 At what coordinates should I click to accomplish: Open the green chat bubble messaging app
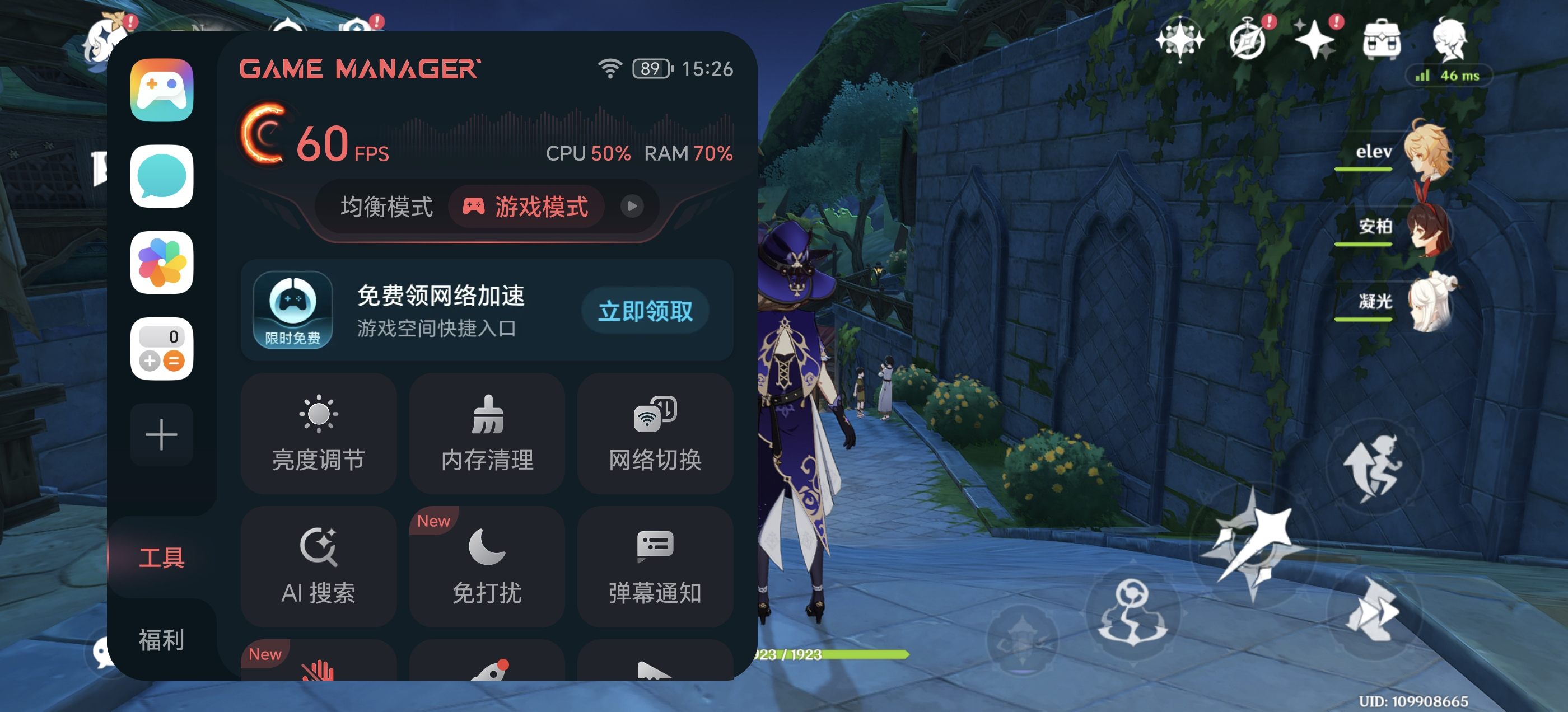coord(161,176)
